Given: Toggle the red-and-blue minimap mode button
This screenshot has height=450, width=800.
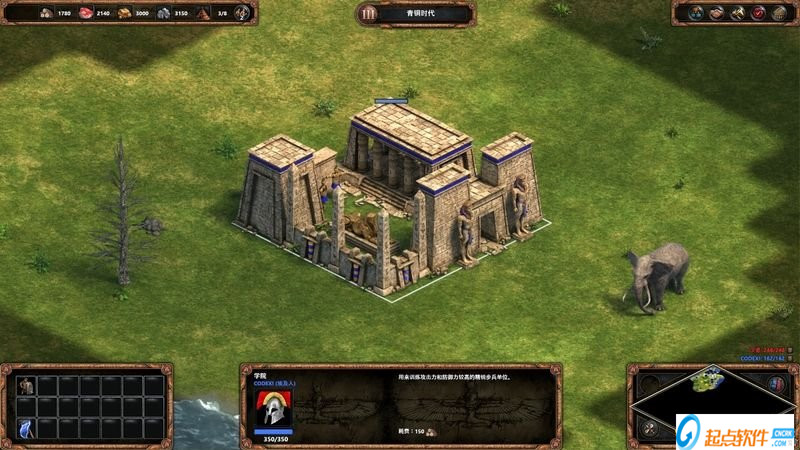Looking at the screenshot, I should [776, 384].
